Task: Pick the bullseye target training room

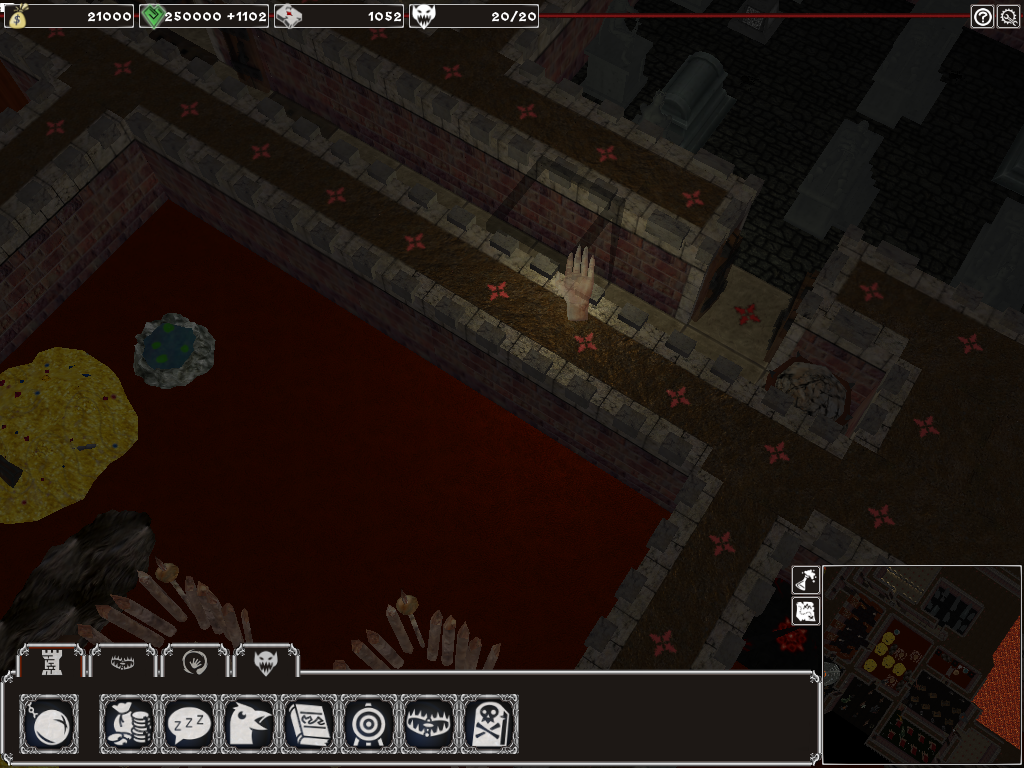Action: pos(369,723)
